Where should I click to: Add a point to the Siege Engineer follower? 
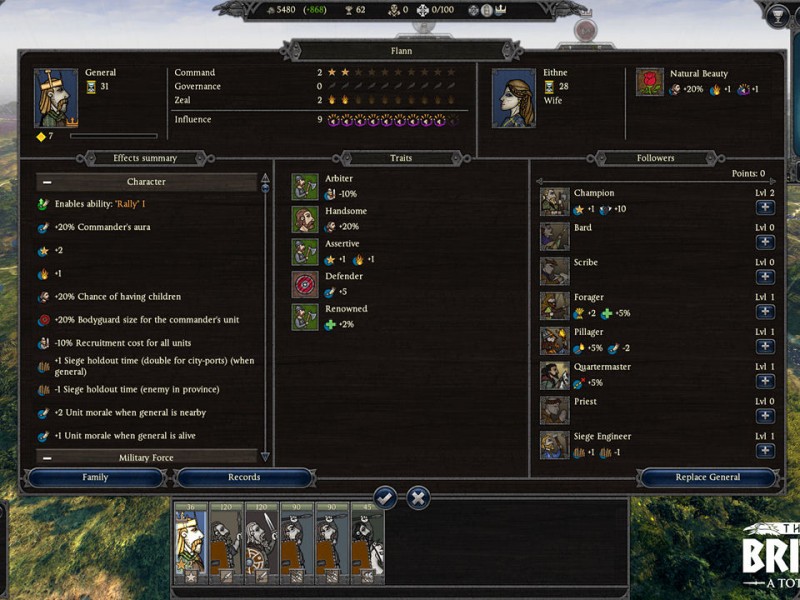tap(765, 451)
